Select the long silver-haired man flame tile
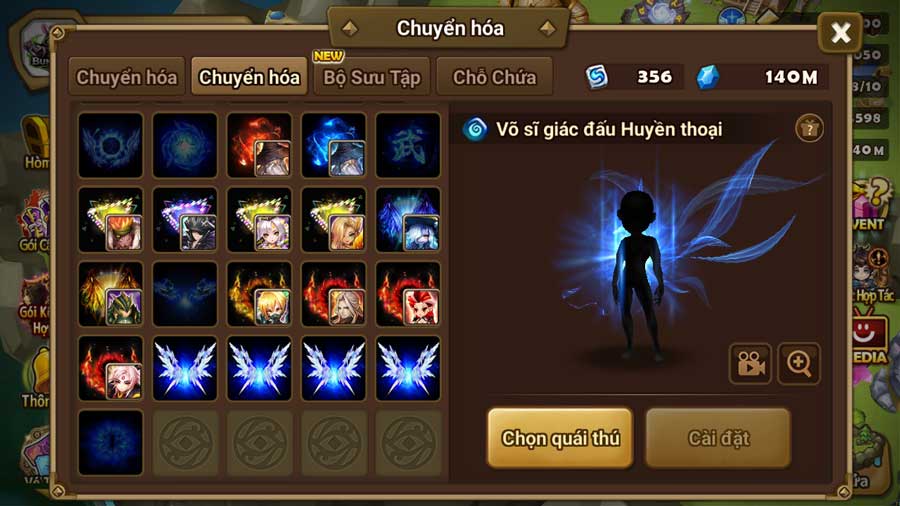 tap(333, 294)
